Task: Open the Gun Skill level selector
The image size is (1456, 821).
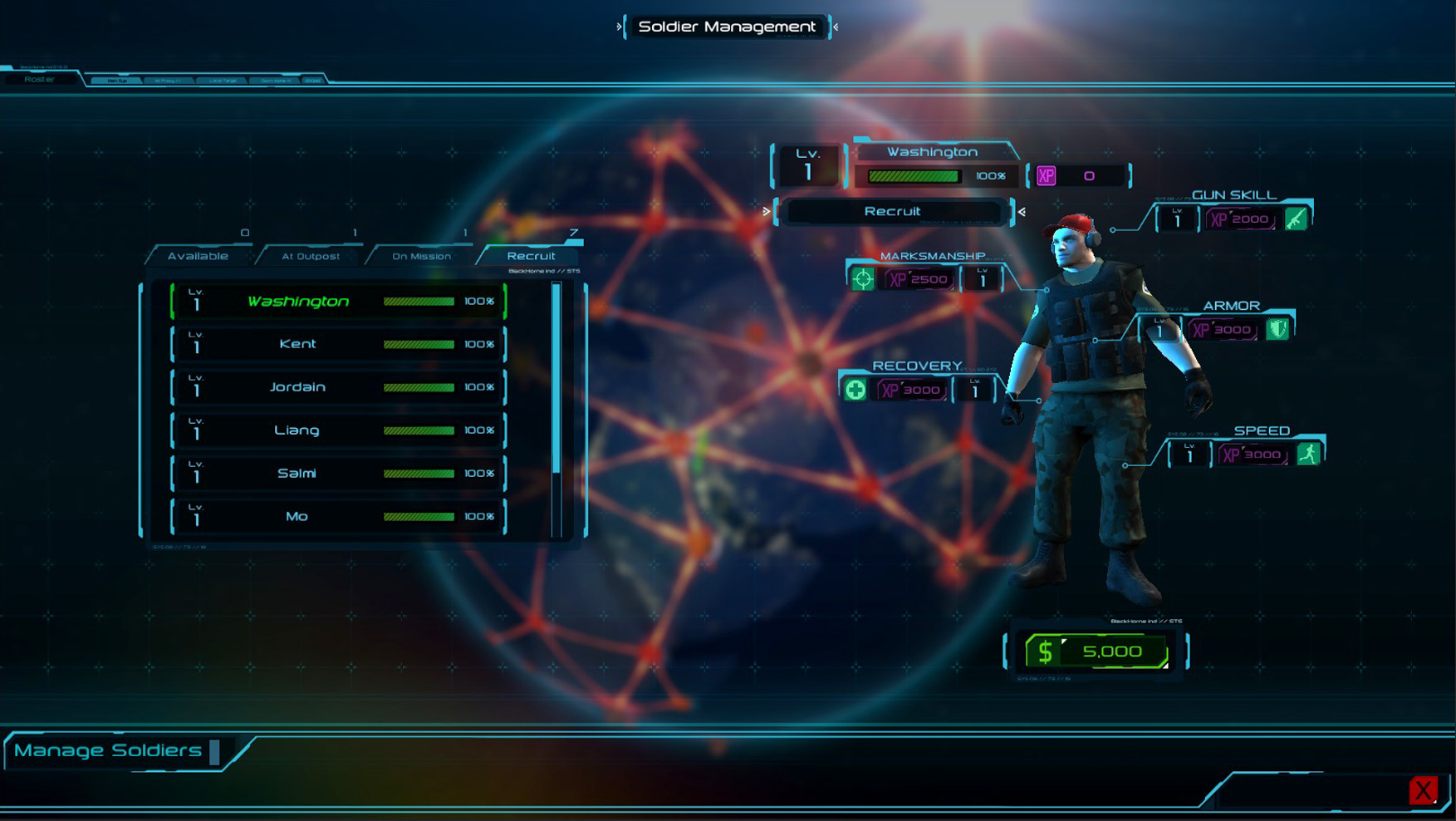Action: point(1177,219)
